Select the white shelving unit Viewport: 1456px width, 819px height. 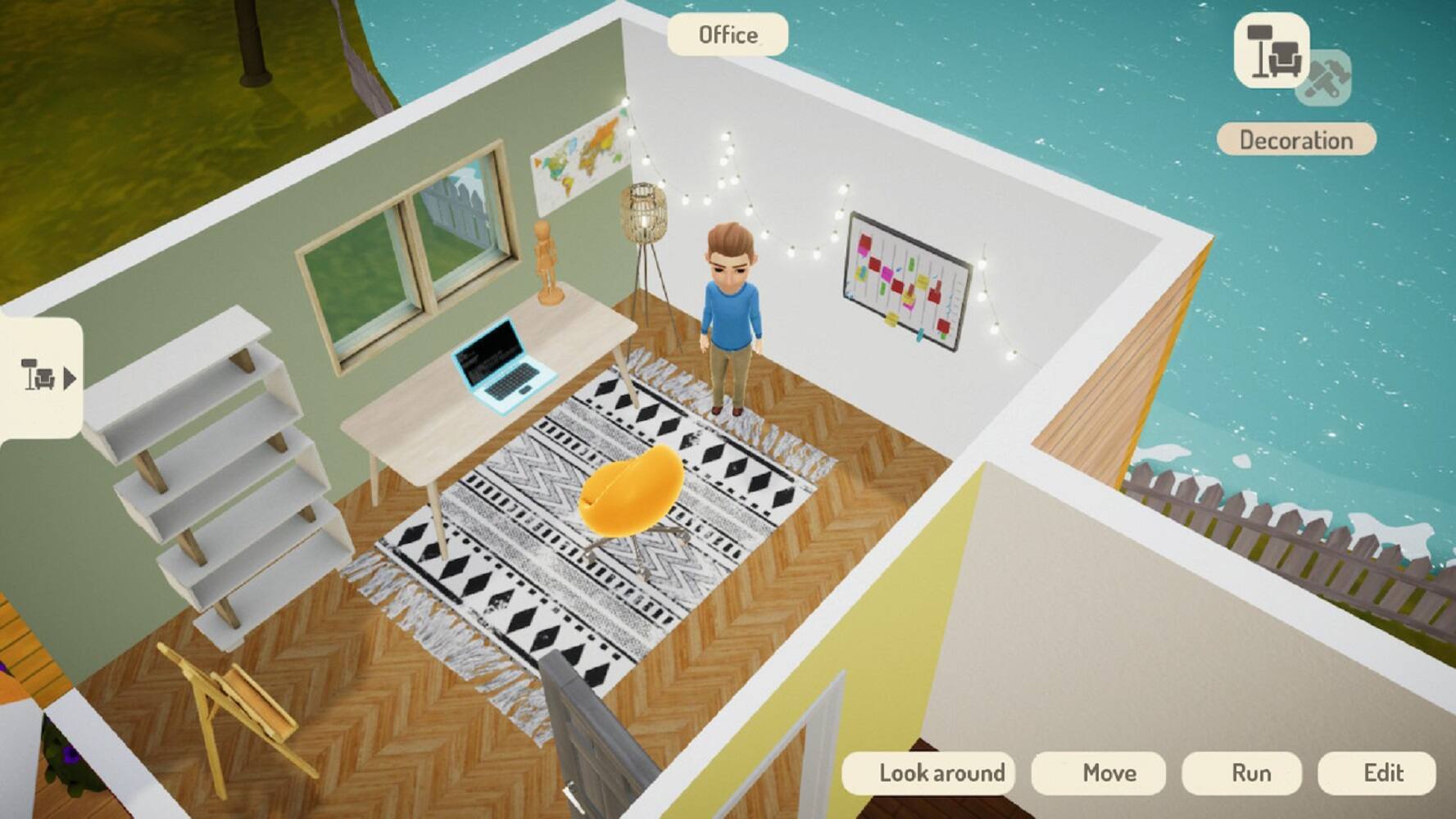(221, 467)
